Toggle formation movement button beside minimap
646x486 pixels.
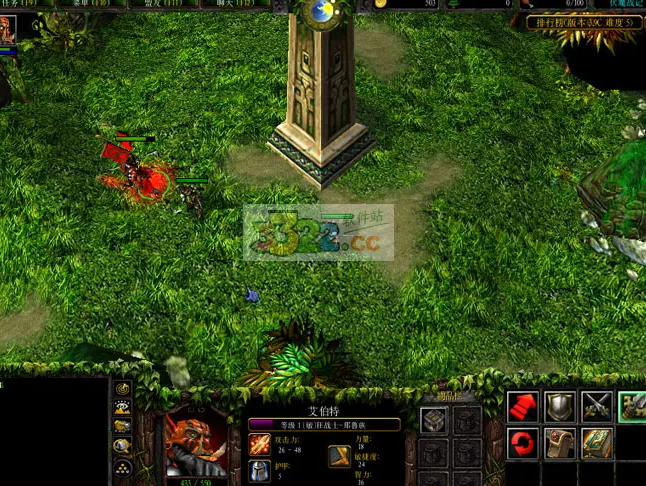click(x=123, y=466)
